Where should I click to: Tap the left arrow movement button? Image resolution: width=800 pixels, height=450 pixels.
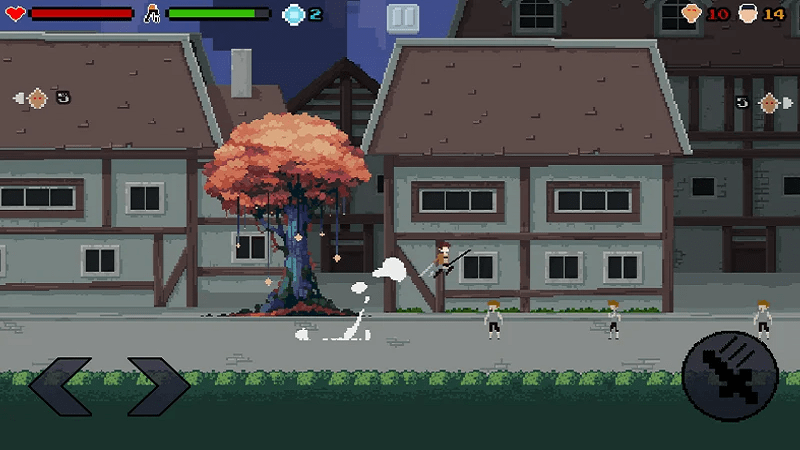(x=60, y=387)
